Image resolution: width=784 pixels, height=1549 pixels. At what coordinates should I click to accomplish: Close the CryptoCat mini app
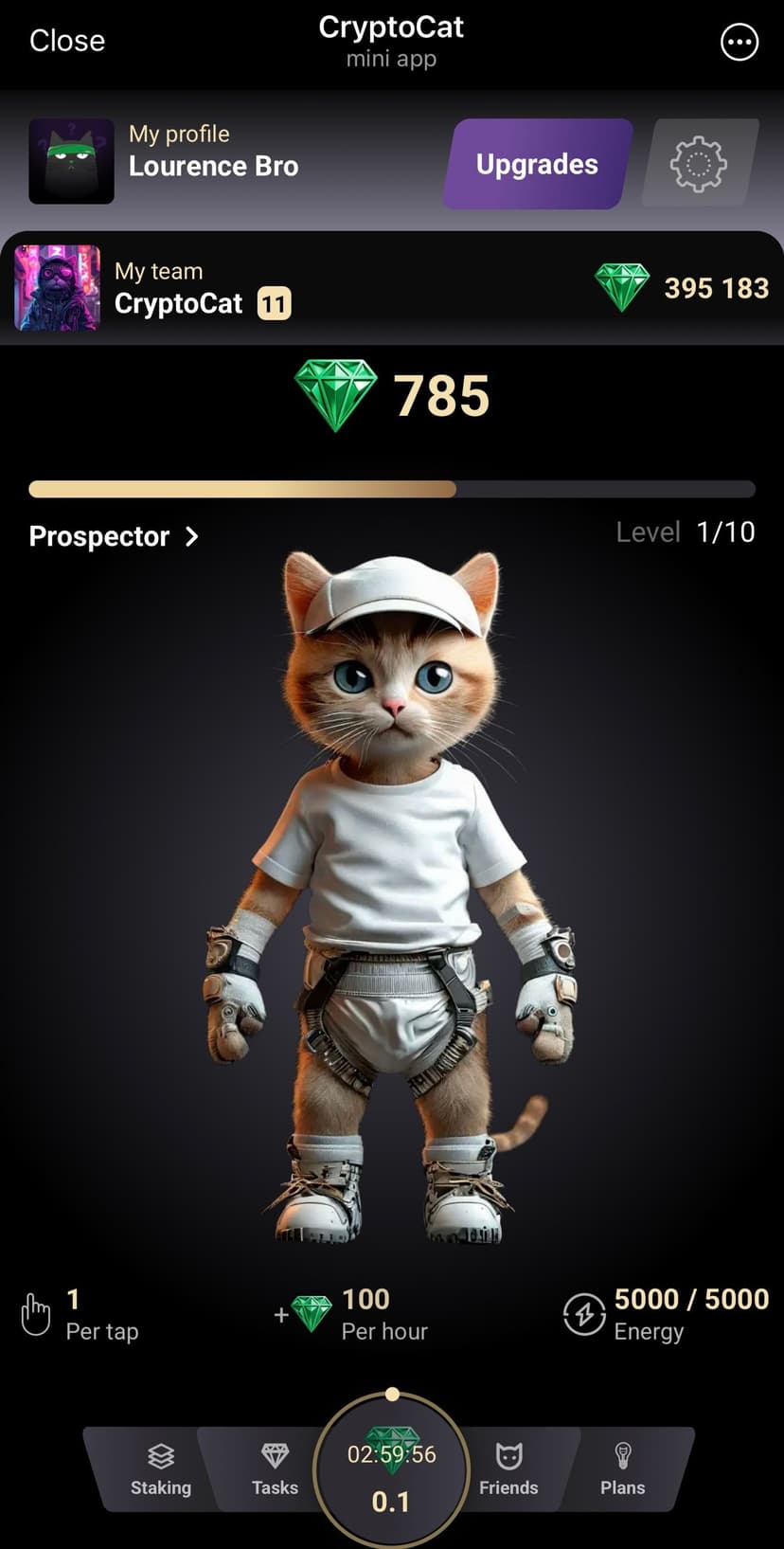[67, 41]
